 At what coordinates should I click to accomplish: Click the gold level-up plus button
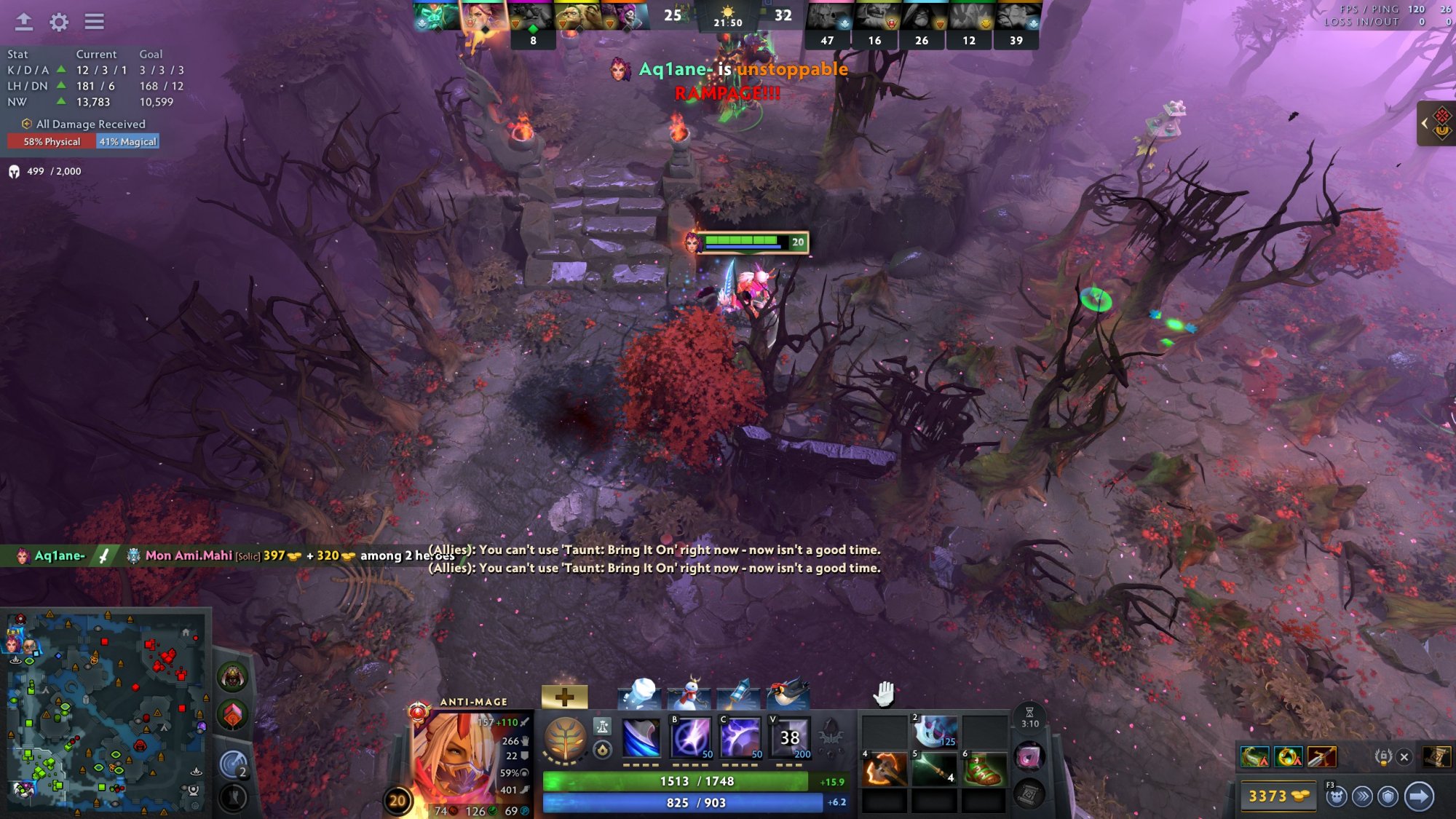point(564,697)
